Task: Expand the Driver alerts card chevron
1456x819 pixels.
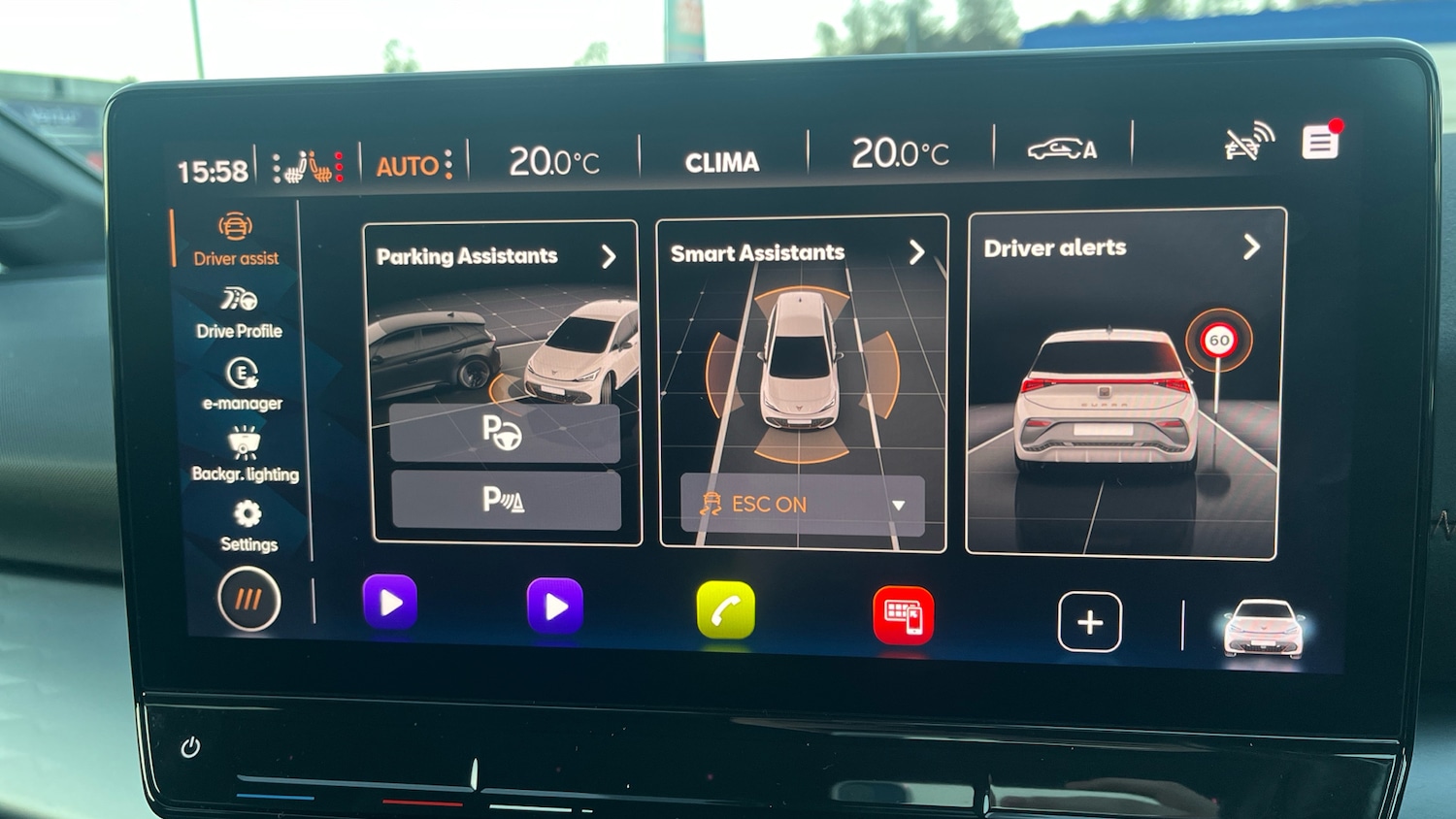Action: point(1252,248)
